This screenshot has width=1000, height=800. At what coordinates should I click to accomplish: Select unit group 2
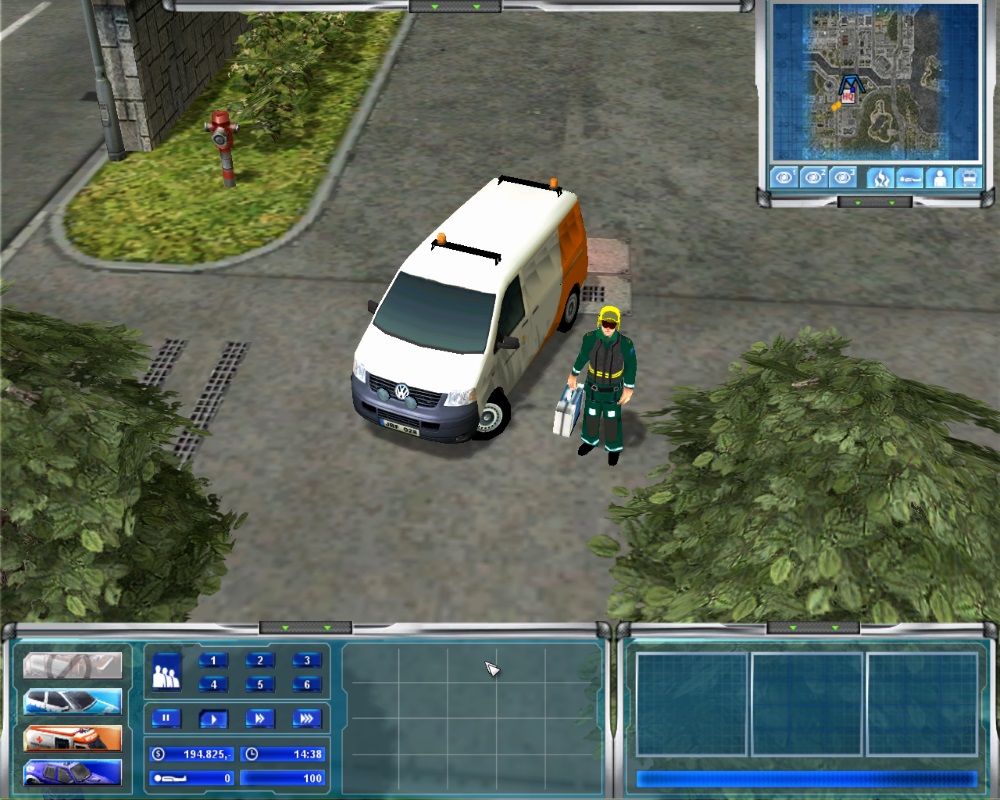[260, 660]
